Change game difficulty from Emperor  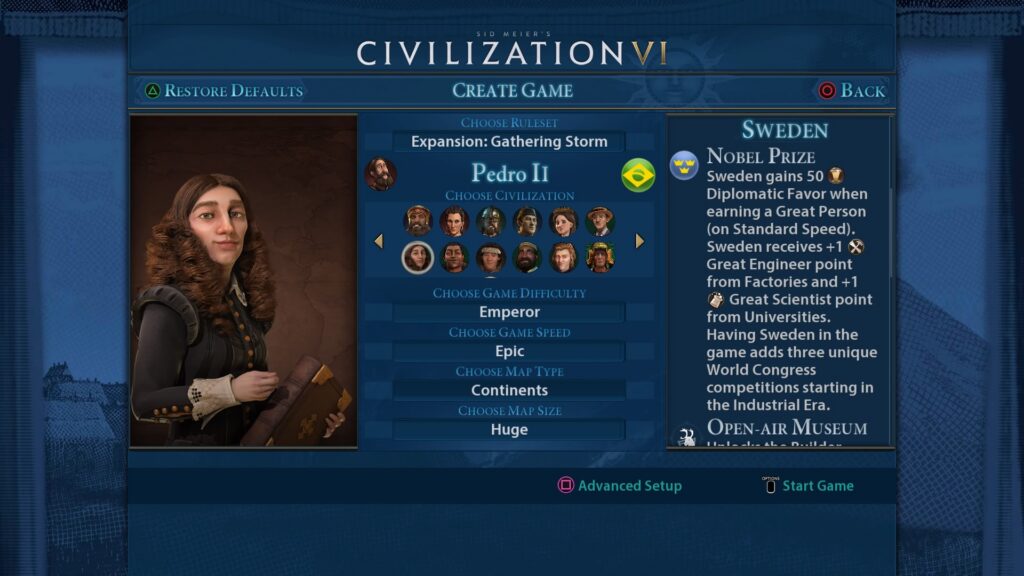point(509,312)
